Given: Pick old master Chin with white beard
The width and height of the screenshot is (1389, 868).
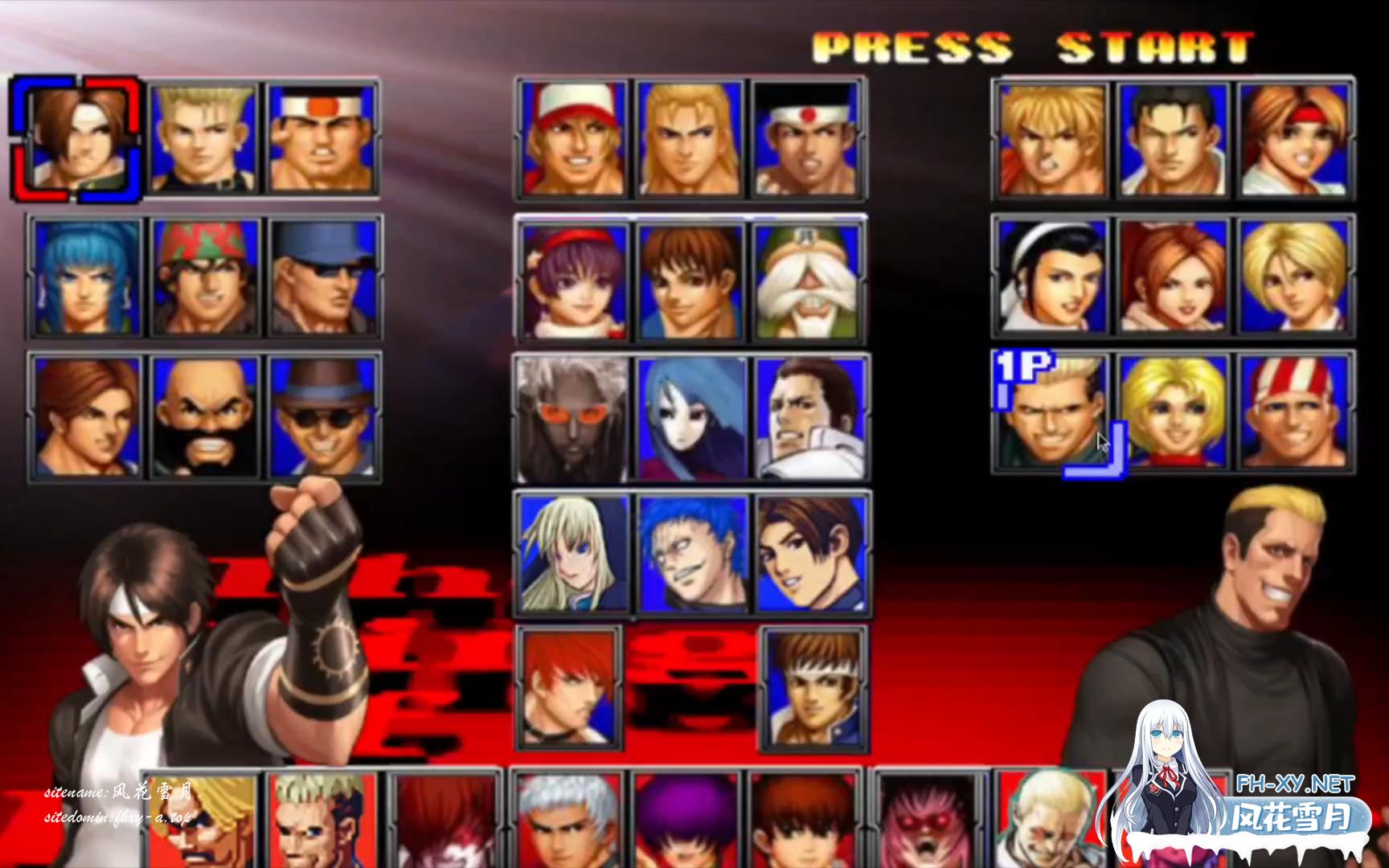Looking at the screenshot, I should coord(809,280).
